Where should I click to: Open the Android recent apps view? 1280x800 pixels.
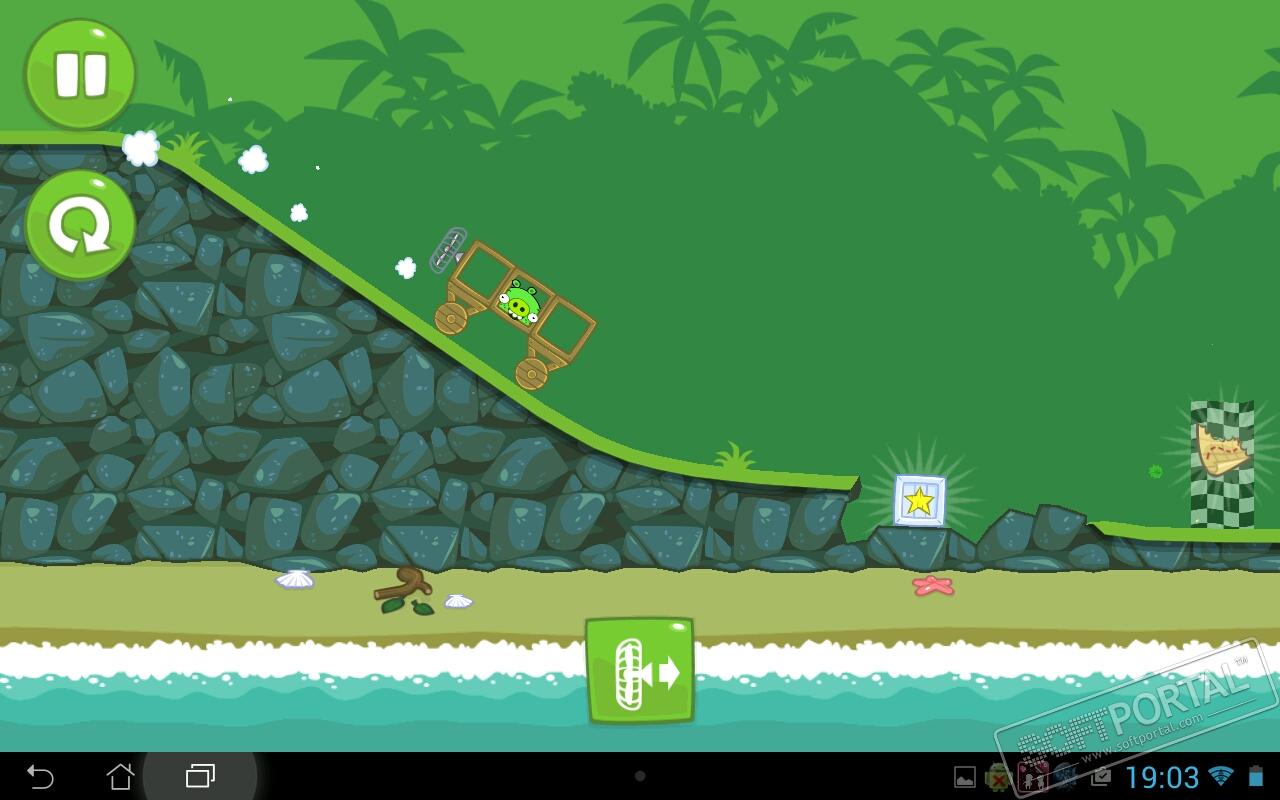(x=200, y=776)
